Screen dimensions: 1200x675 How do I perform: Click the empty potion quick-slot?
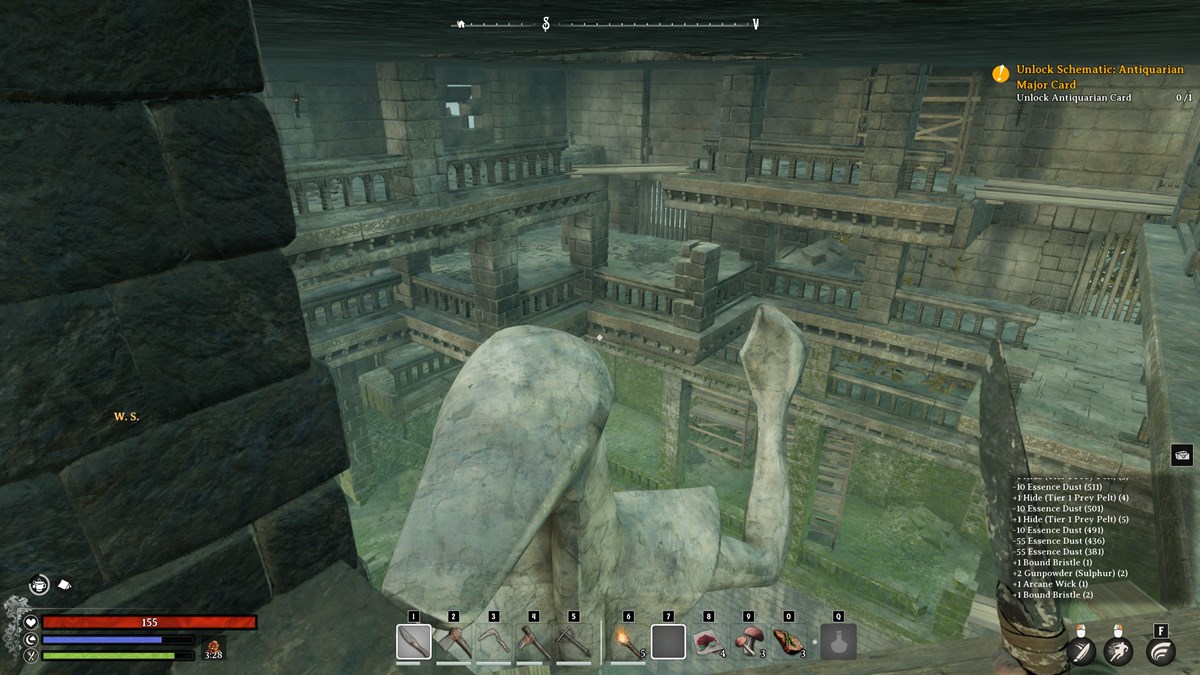pos(838,641)
